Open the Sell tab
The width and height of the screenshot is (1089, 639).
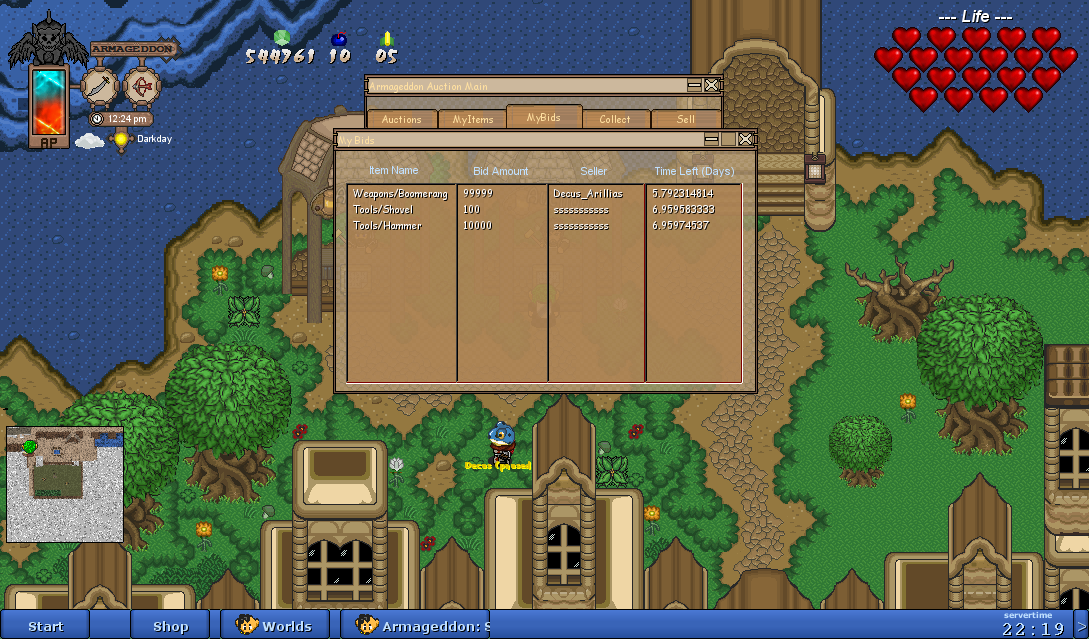pos(686,119)
